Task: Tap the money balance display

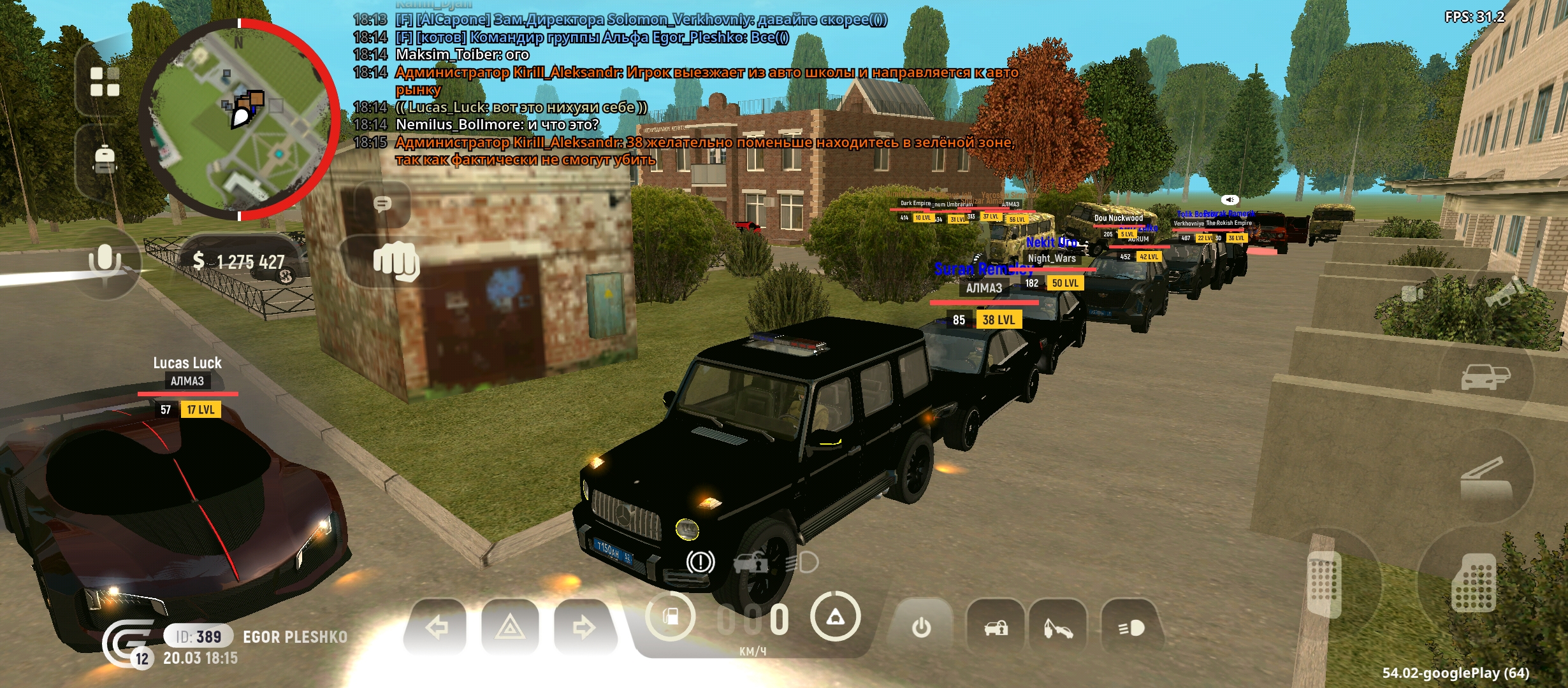Action: point(239,261)
